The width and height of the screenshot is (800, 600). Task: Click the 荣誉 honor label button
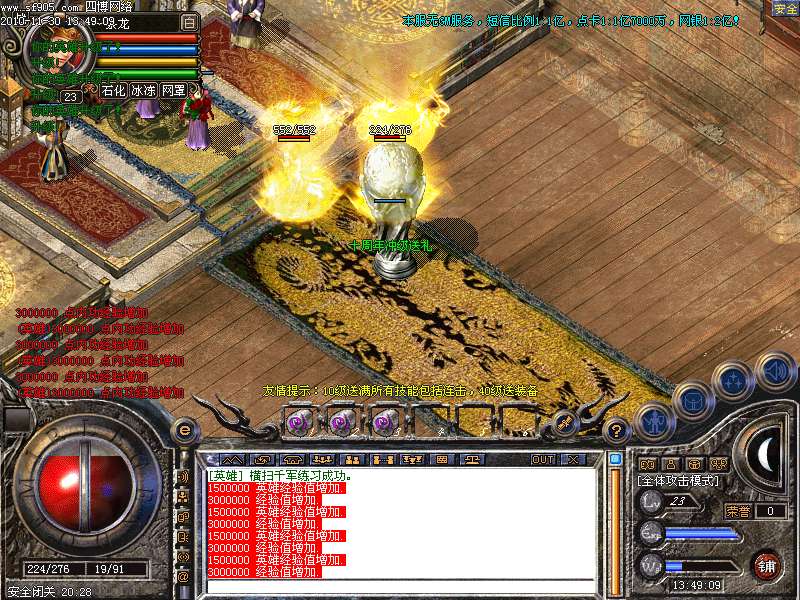[738, 510]
